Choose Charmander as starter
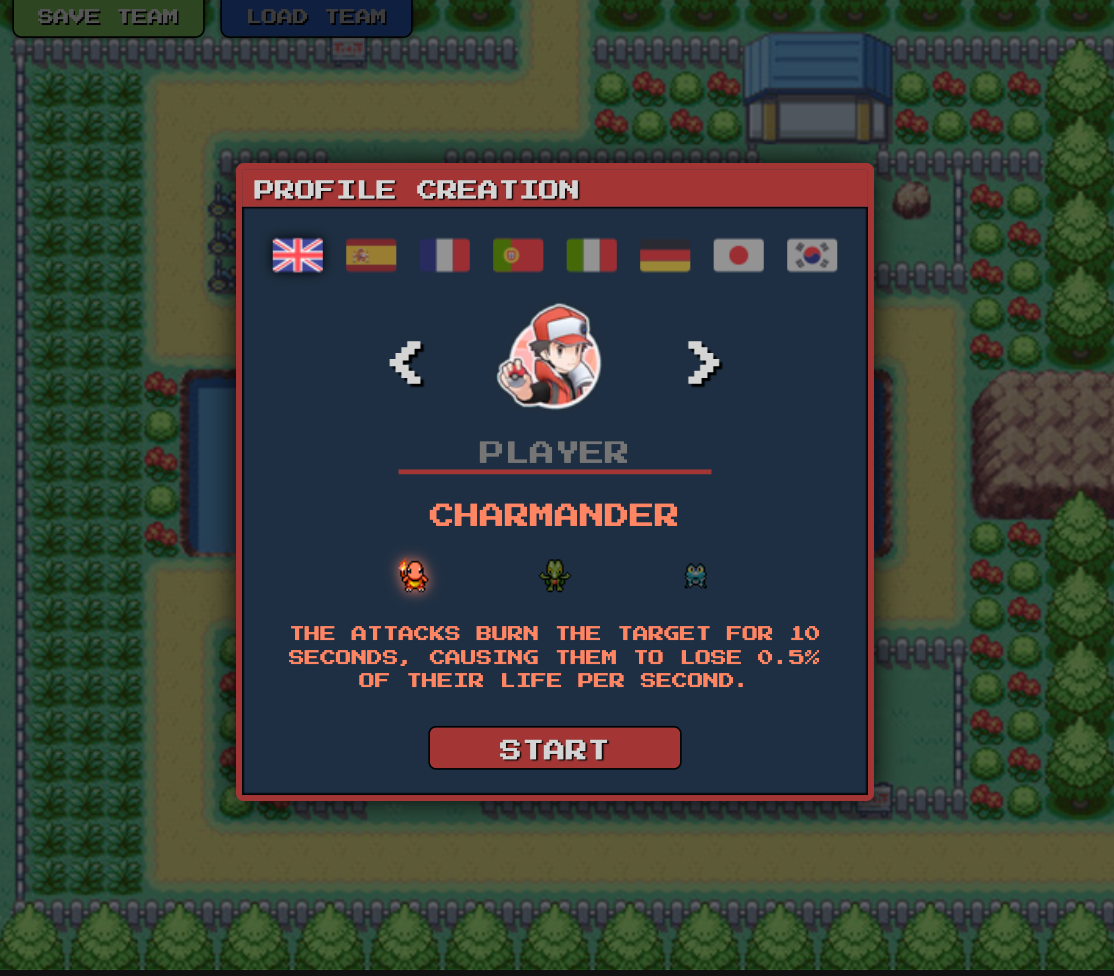This screenshot has height=976, width=1114. click(x=414, y=575)
